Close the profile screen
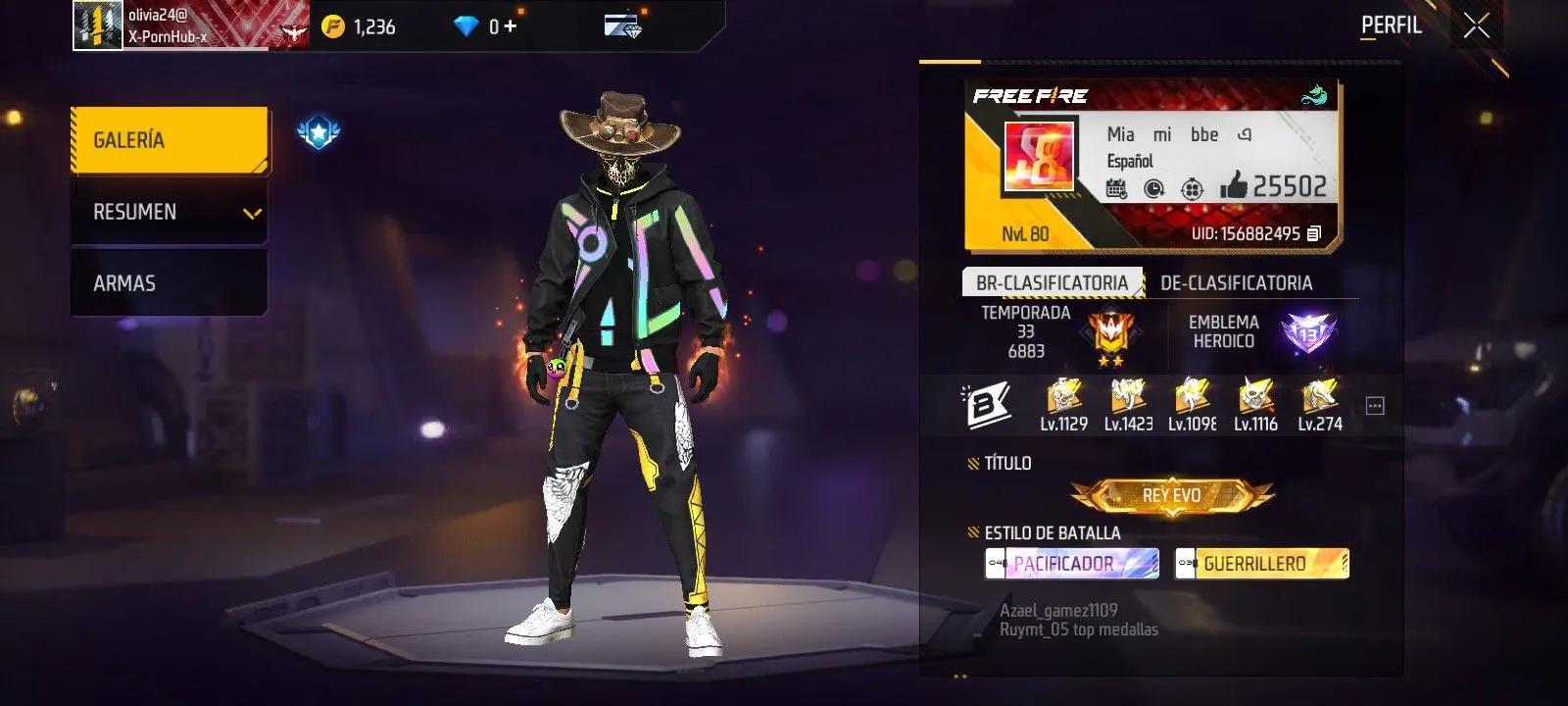 click(1476, 26)
